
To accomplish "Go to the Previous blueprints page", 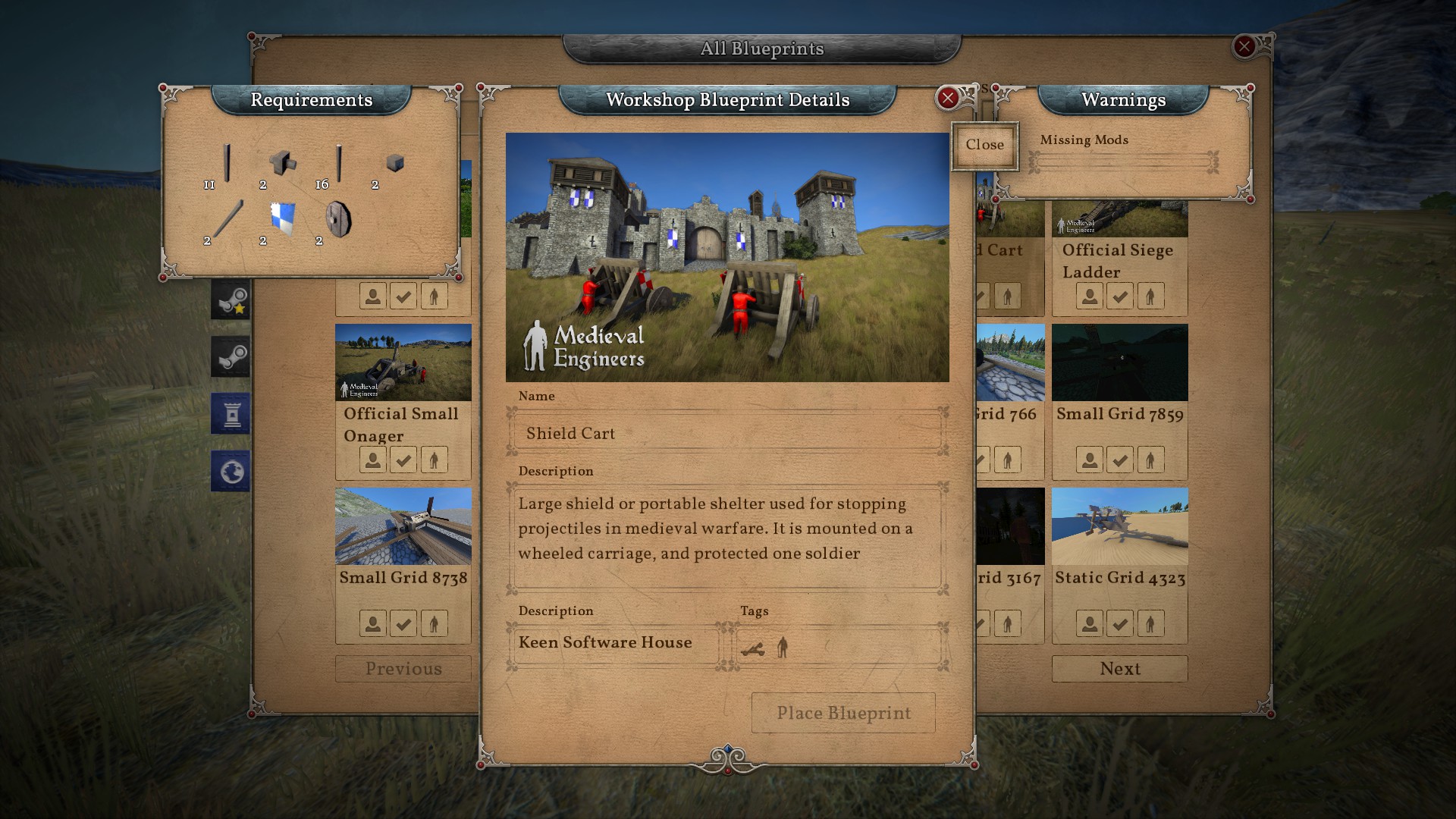I will (x=403, y=669).
